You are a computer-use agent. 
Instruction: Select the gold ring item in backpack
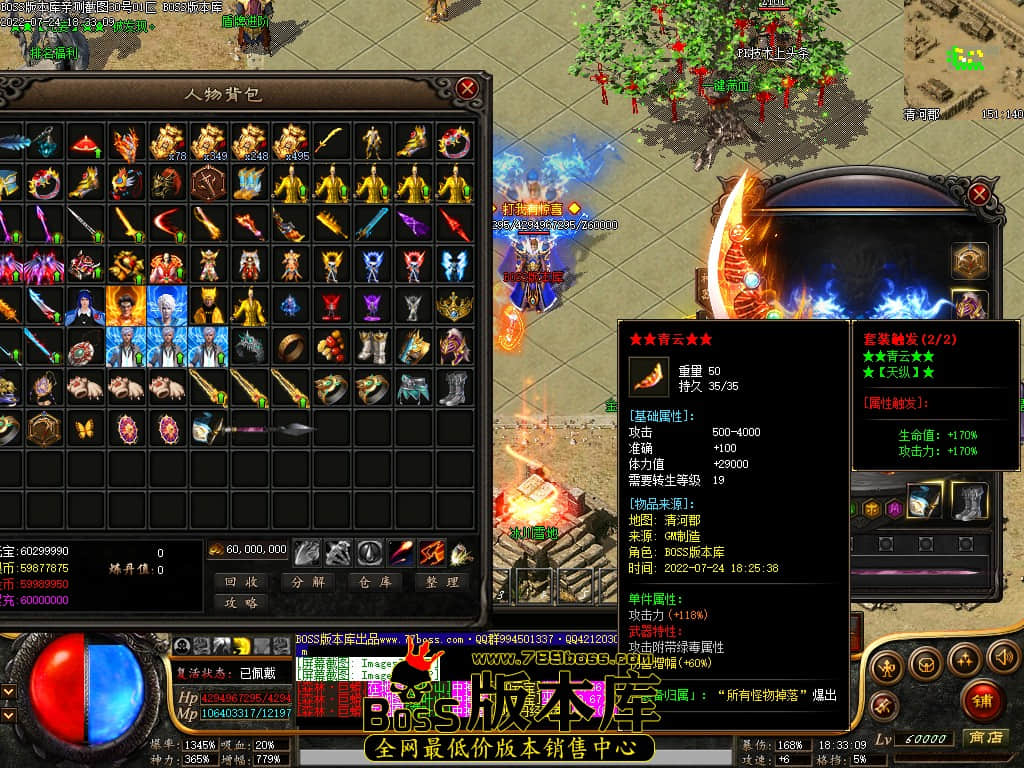pyautogui.click(x=291, y=346)
